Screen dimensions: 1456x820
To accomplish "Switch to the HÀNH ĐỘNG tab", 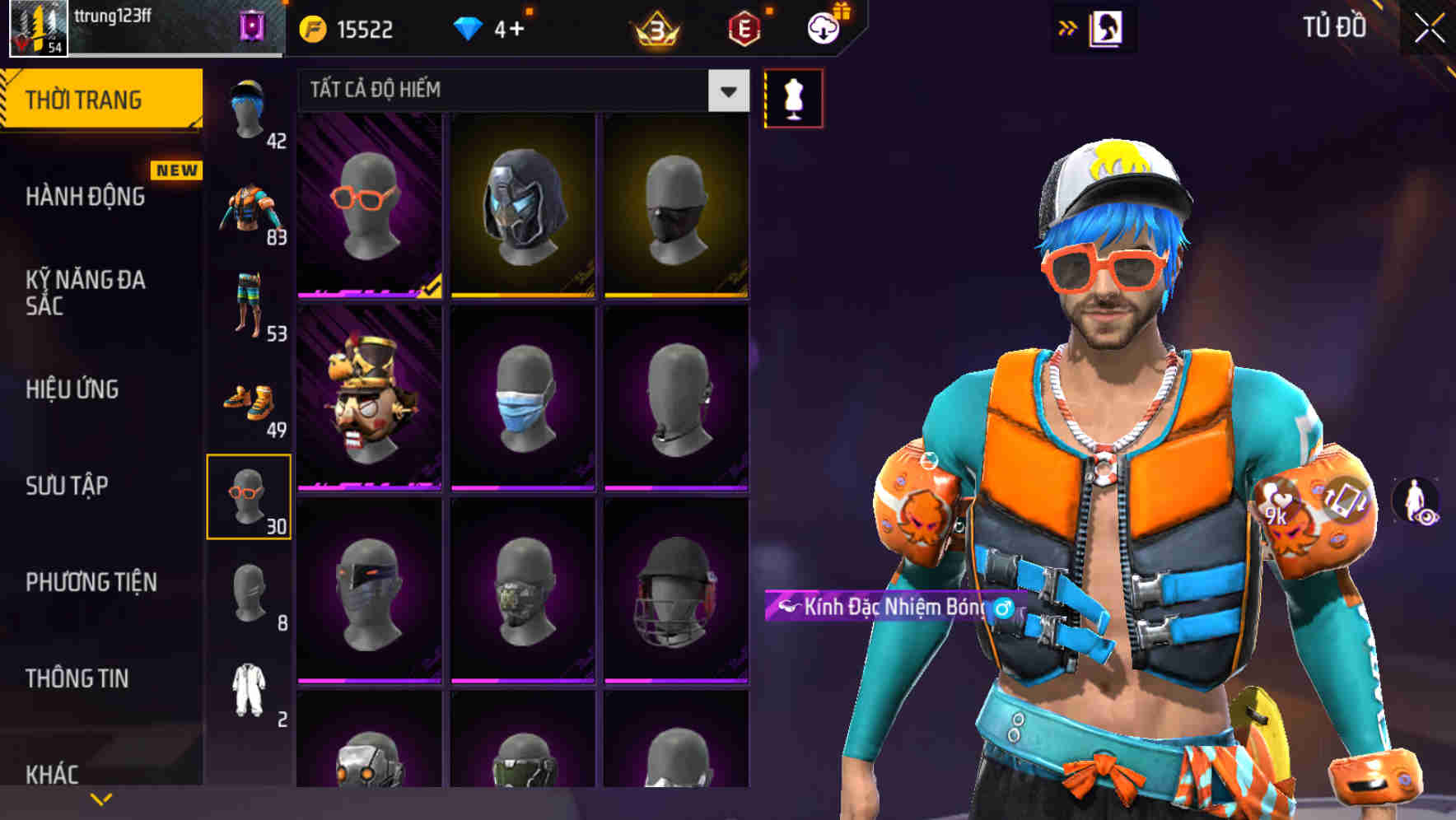I will 86,196.
